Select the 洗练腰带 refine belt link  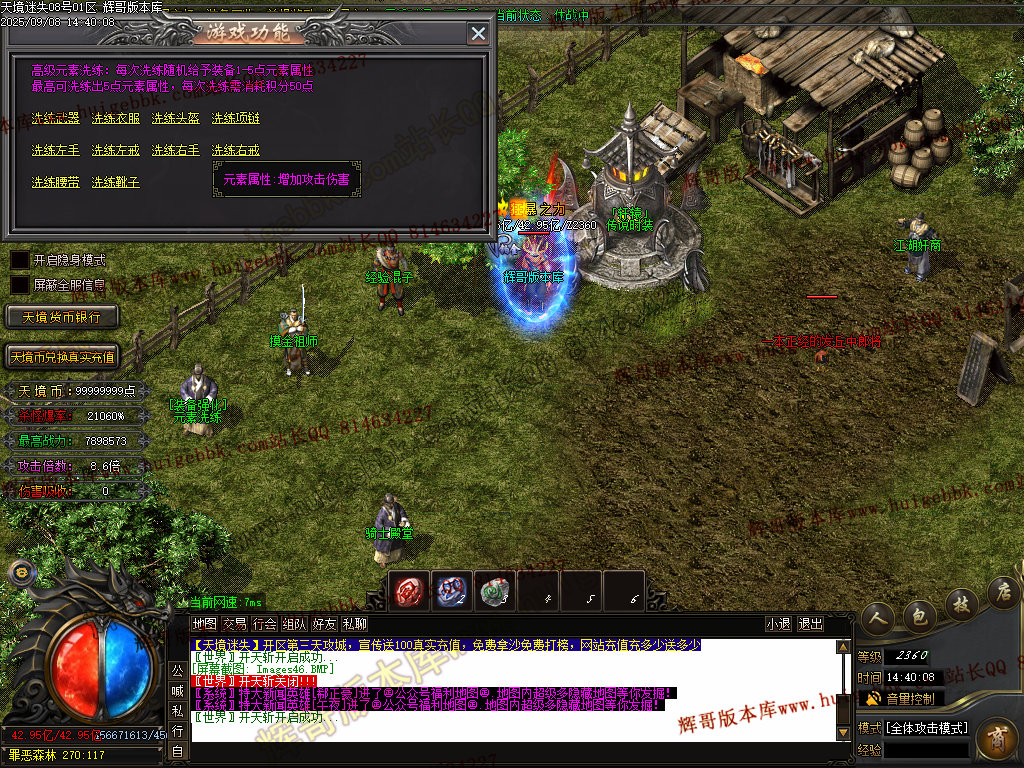point(55,182)
